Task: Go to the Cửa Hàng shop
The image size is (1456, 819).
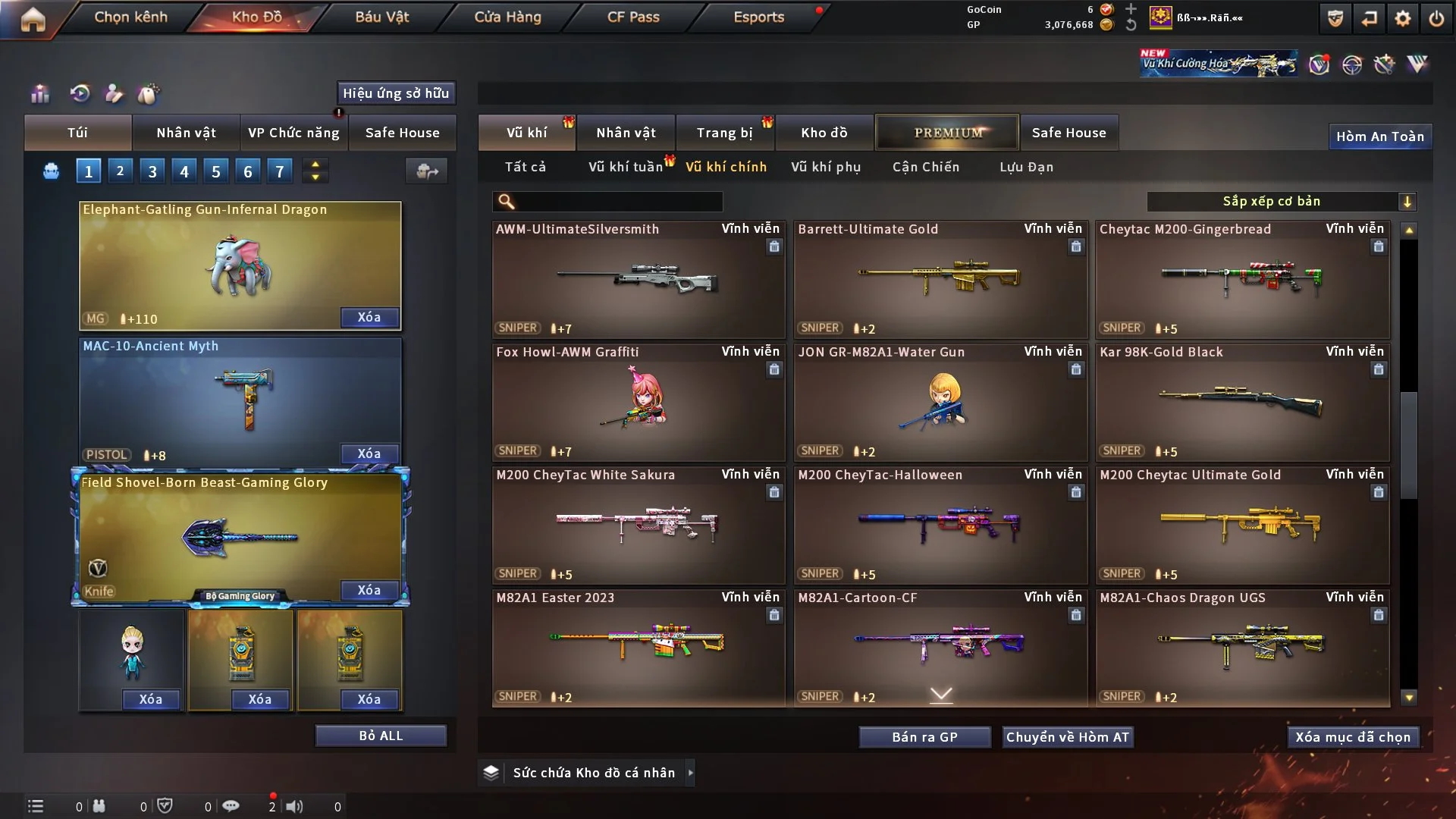Action: coord(507,17)
